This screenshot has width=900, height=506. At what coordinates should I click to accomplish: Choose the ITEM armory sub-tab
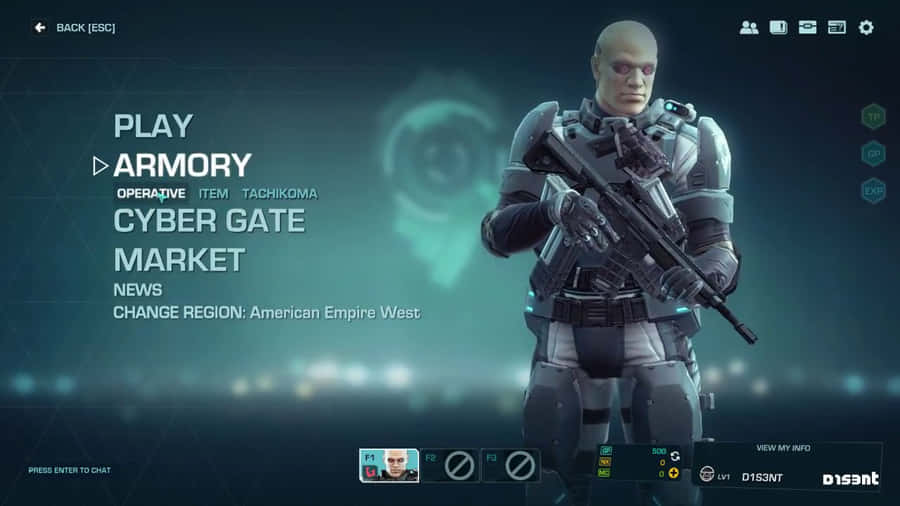pyautogui.click(x=213, y=194)
